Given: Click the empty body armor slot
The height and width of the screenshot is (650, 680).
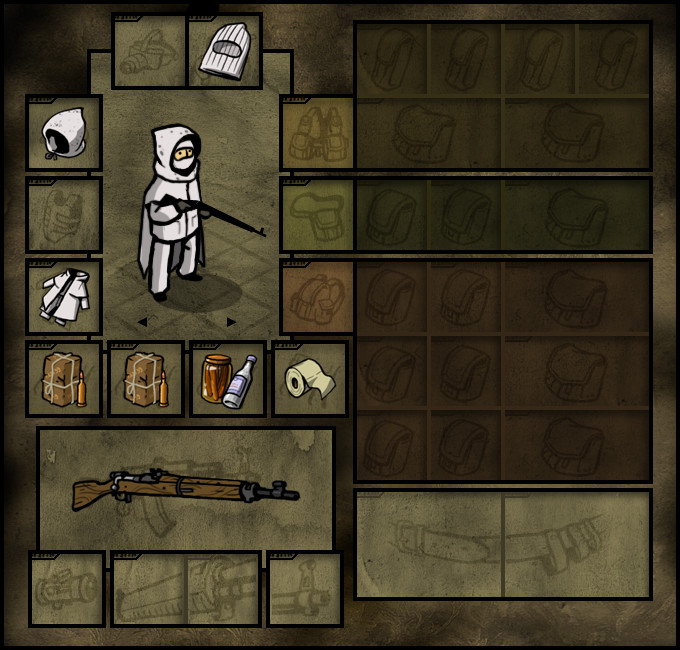Looking at the screenshot, I should coord(64,215).
